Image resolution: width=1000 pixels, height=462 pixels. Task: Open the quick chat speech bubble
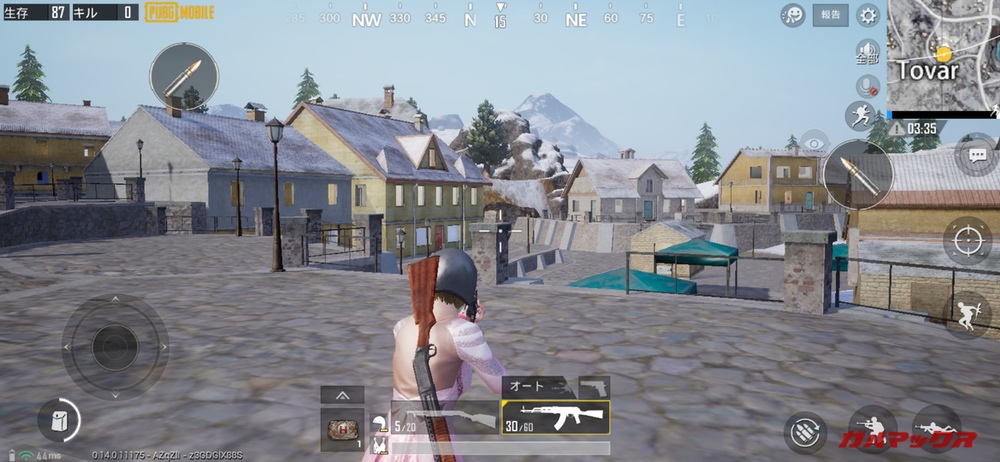click(976, 154)
